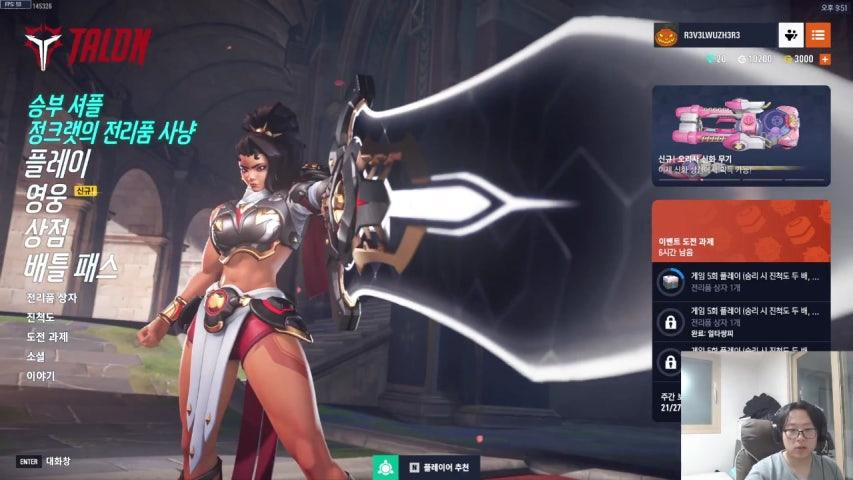Open the 도전 과제 (Challenges) menu entry
Viewport: 853px width, 480px height.
(x=48, y=337)
